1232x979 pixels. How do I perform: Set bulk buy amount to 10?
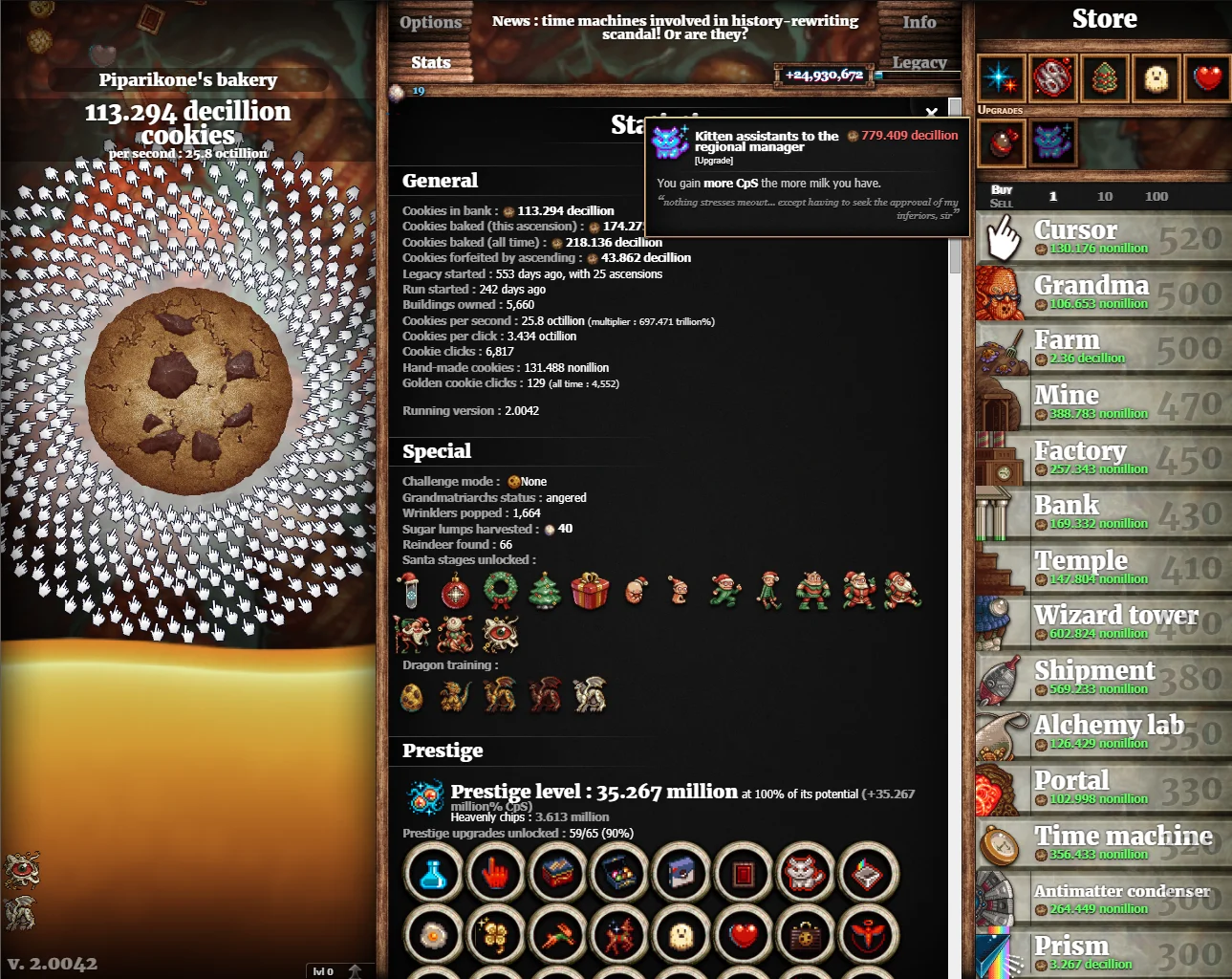(1105, 196)
